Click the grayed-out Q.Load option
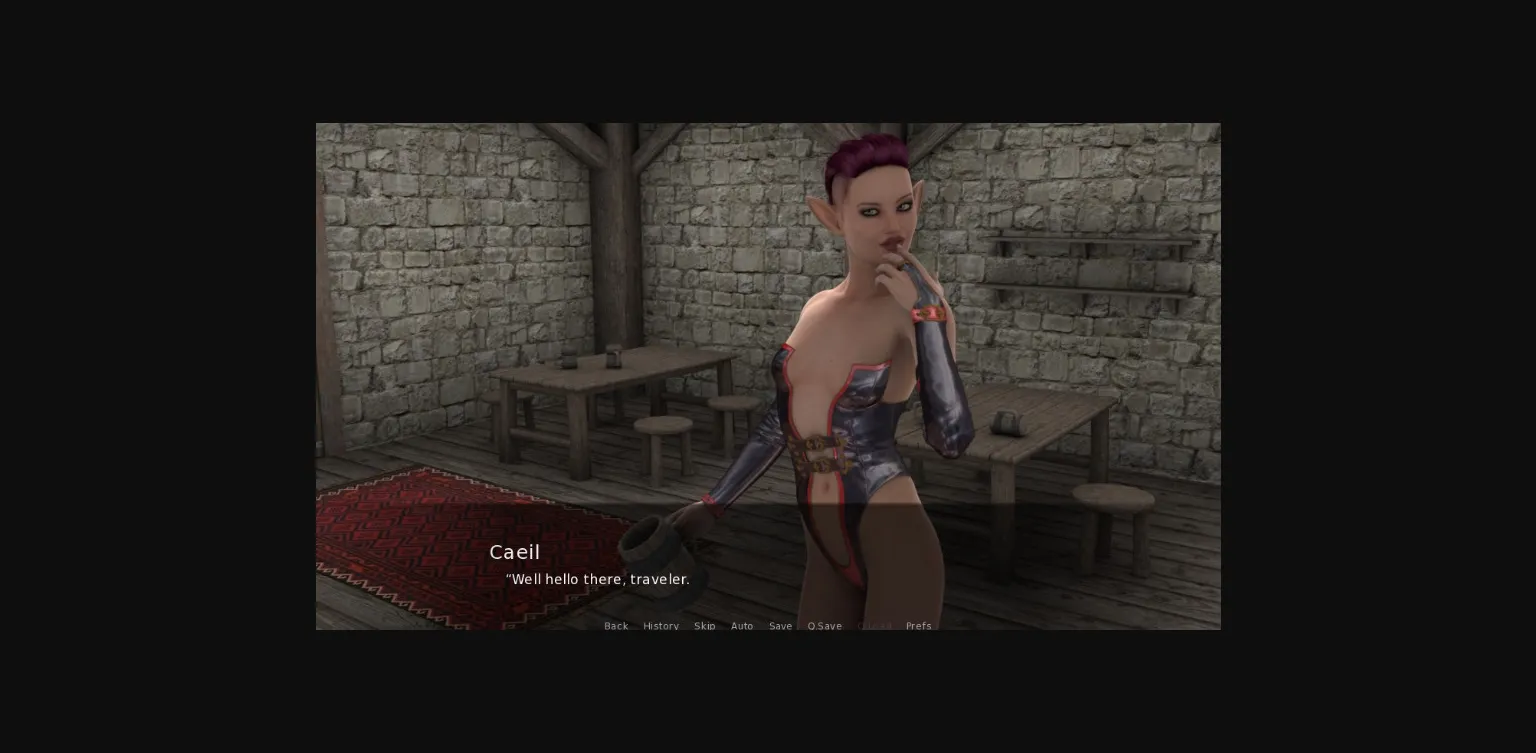The image size is (1536, 753). click(874, 626)
